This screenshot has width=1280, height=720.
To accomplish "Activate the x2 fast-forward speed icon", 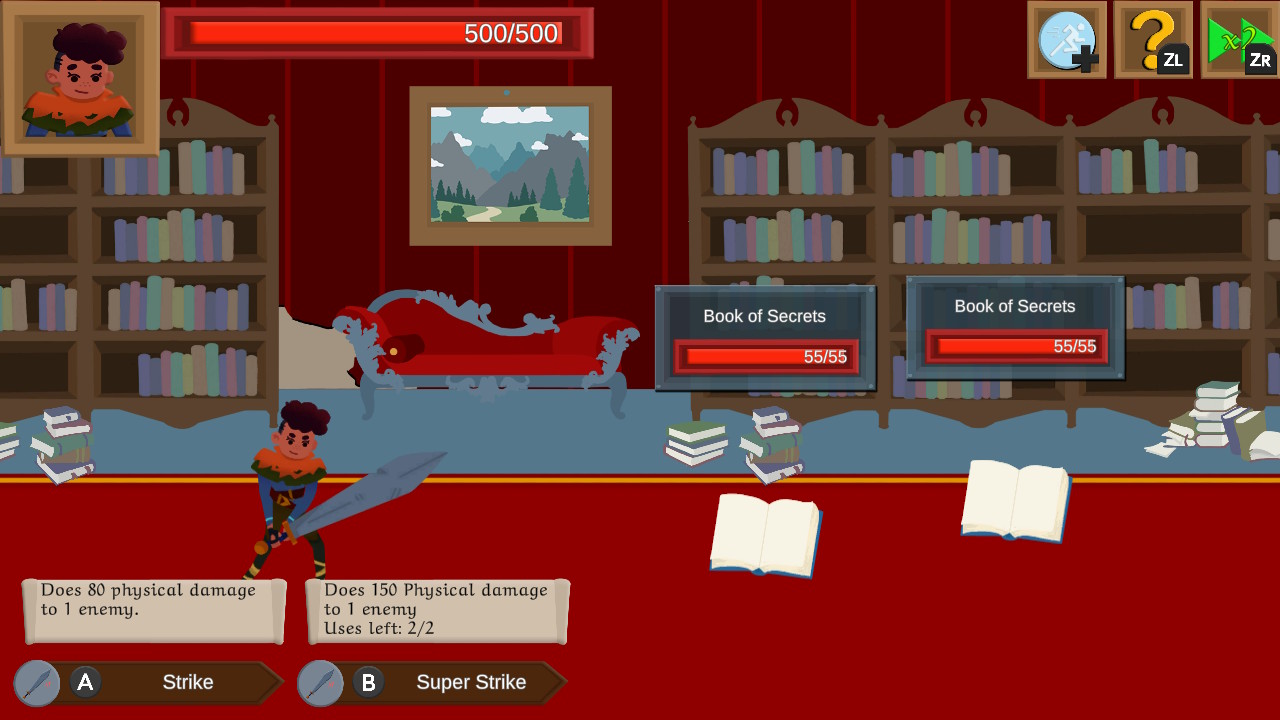I will click(x=1238, y=38).
